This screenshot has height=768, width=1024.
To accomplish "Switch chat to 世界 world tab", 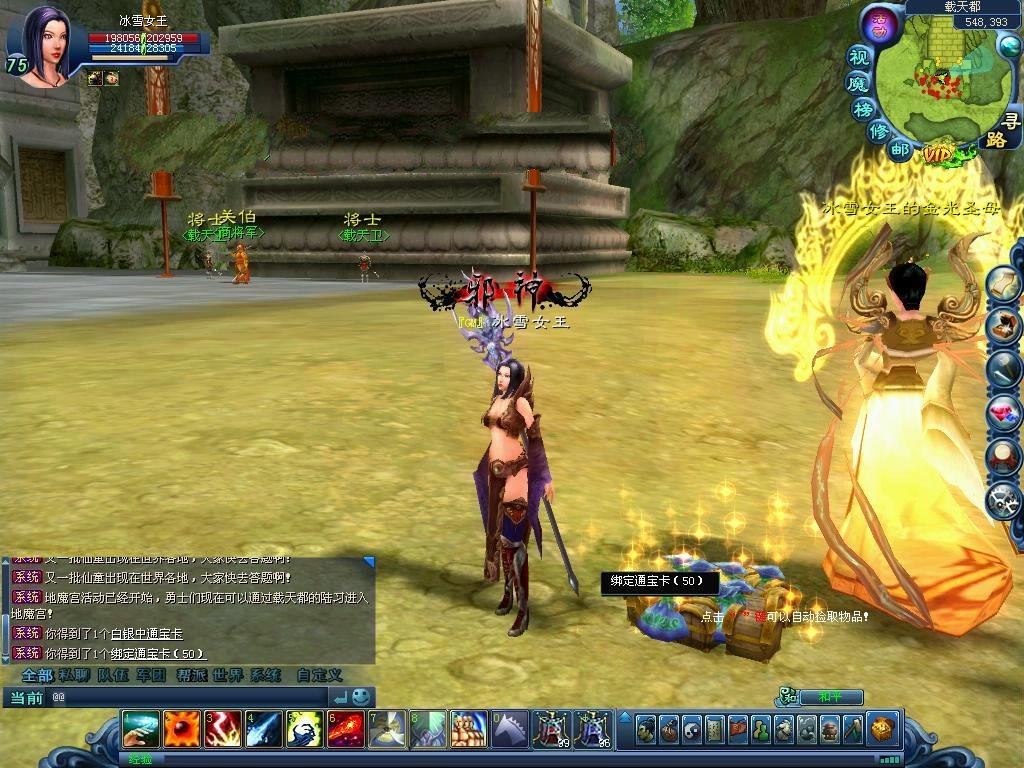I will point(228,675).
